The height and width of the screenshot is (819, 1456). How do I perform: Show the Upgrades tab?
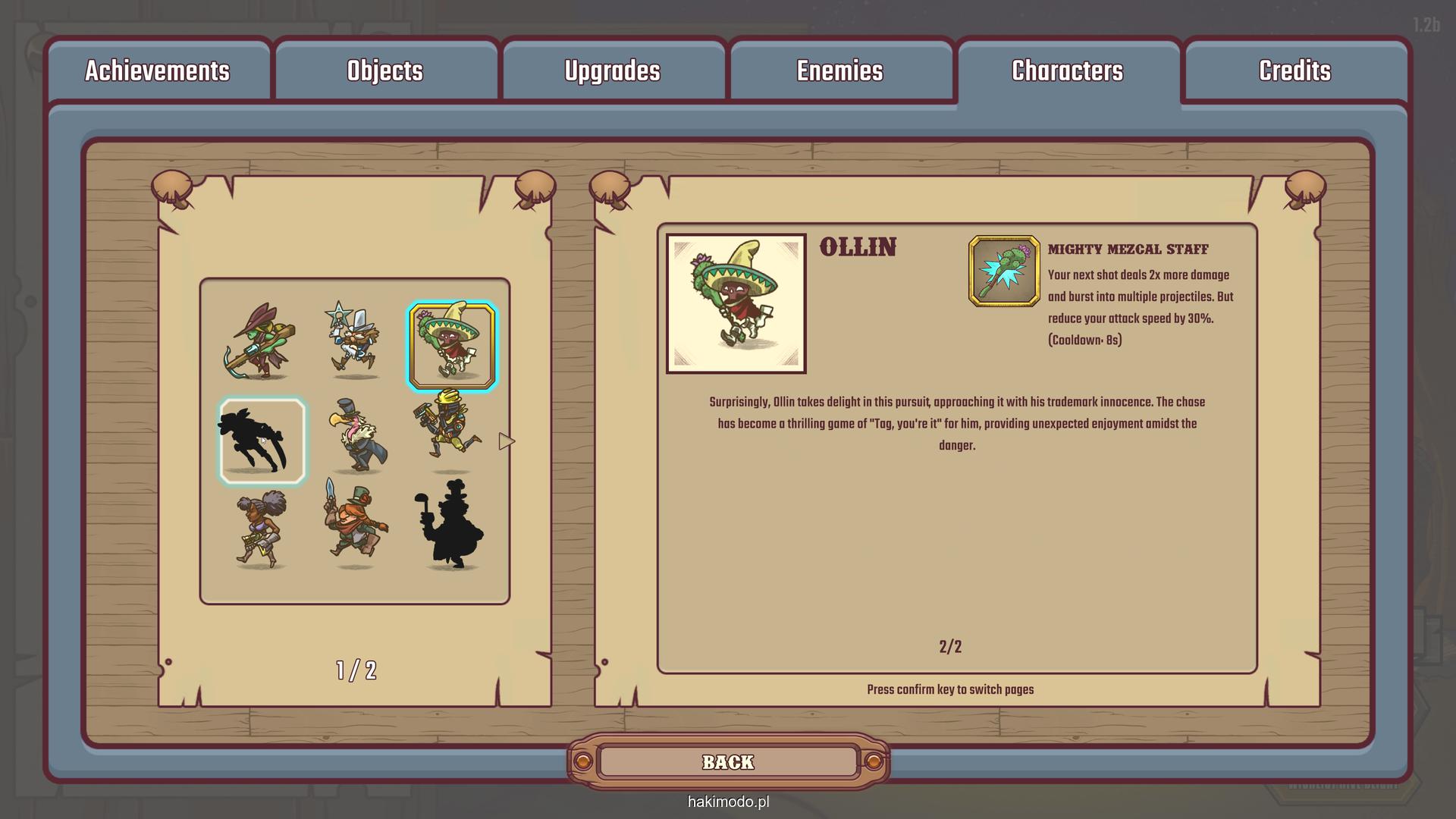pos(612,71)
